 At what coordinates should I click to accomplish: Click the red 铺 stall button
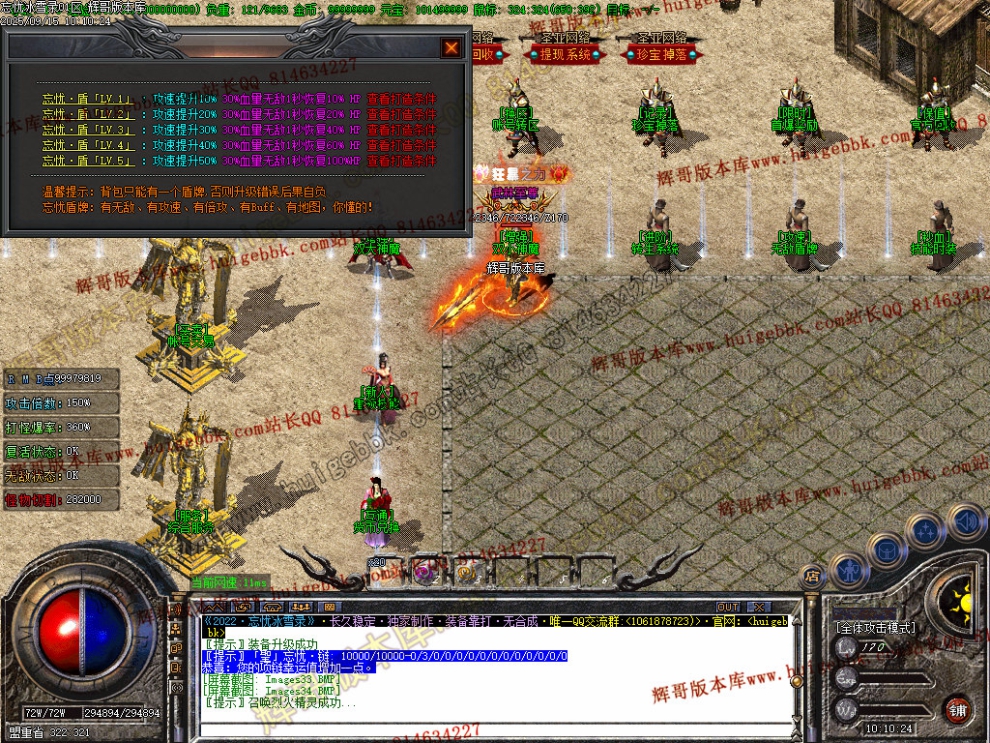point(957,709)
